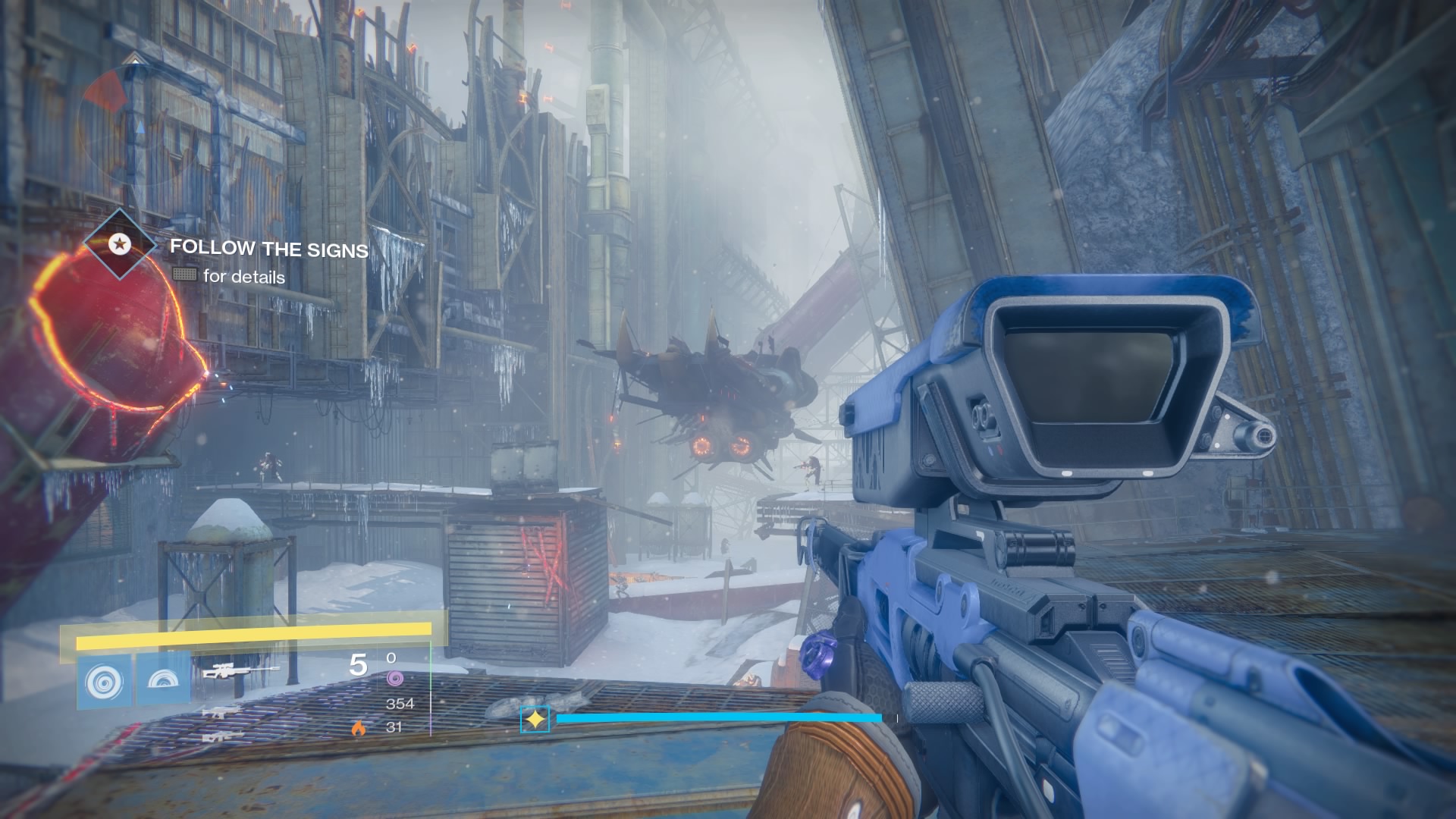The width and height of the screenshot is (1456, 819).
Task: Select the dome-shaped melee ability icon
Action: point(164,680)
